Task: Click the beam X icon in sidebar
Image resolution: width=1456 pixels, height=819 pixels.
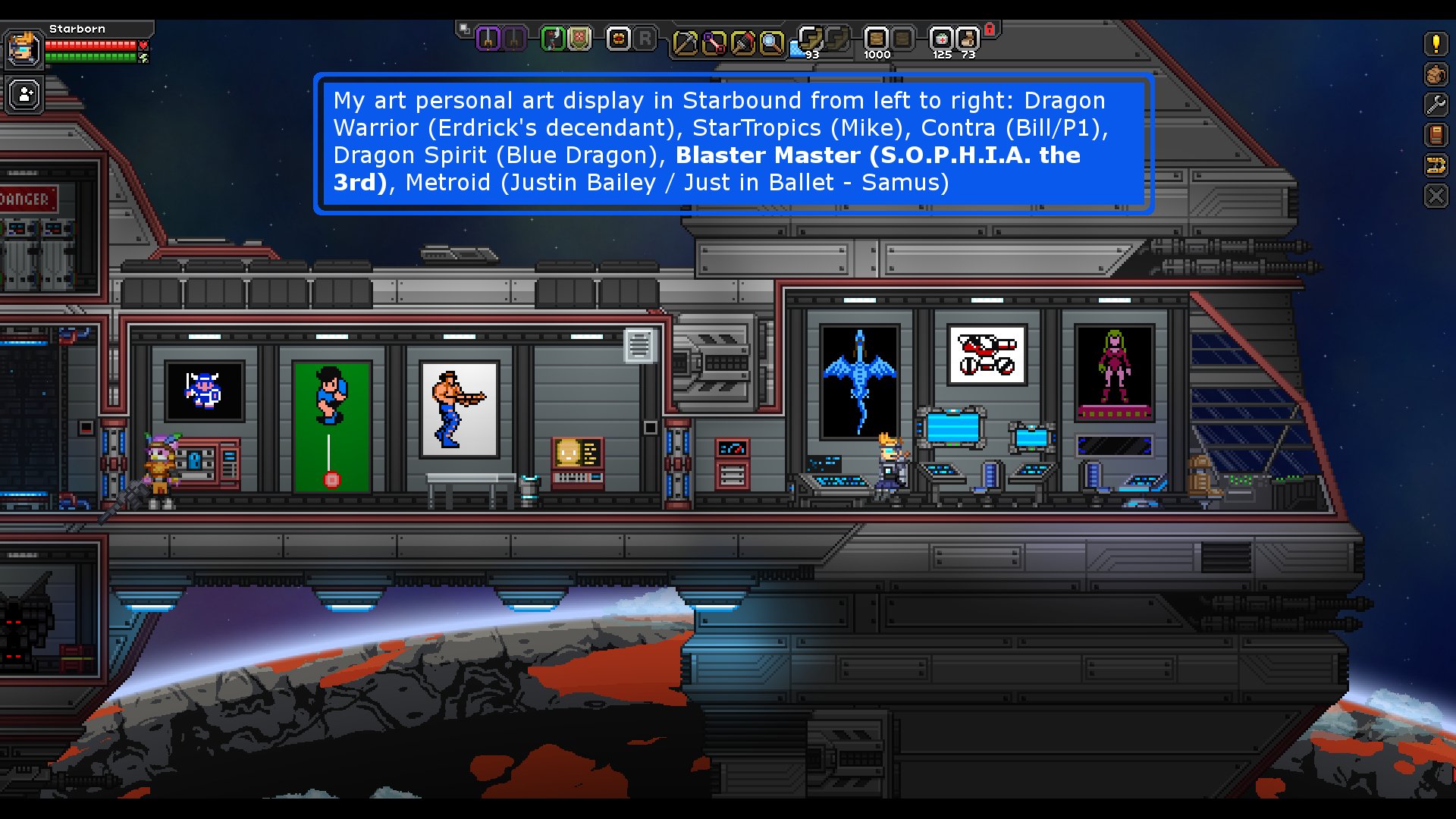Action: tap(1436, 195)
